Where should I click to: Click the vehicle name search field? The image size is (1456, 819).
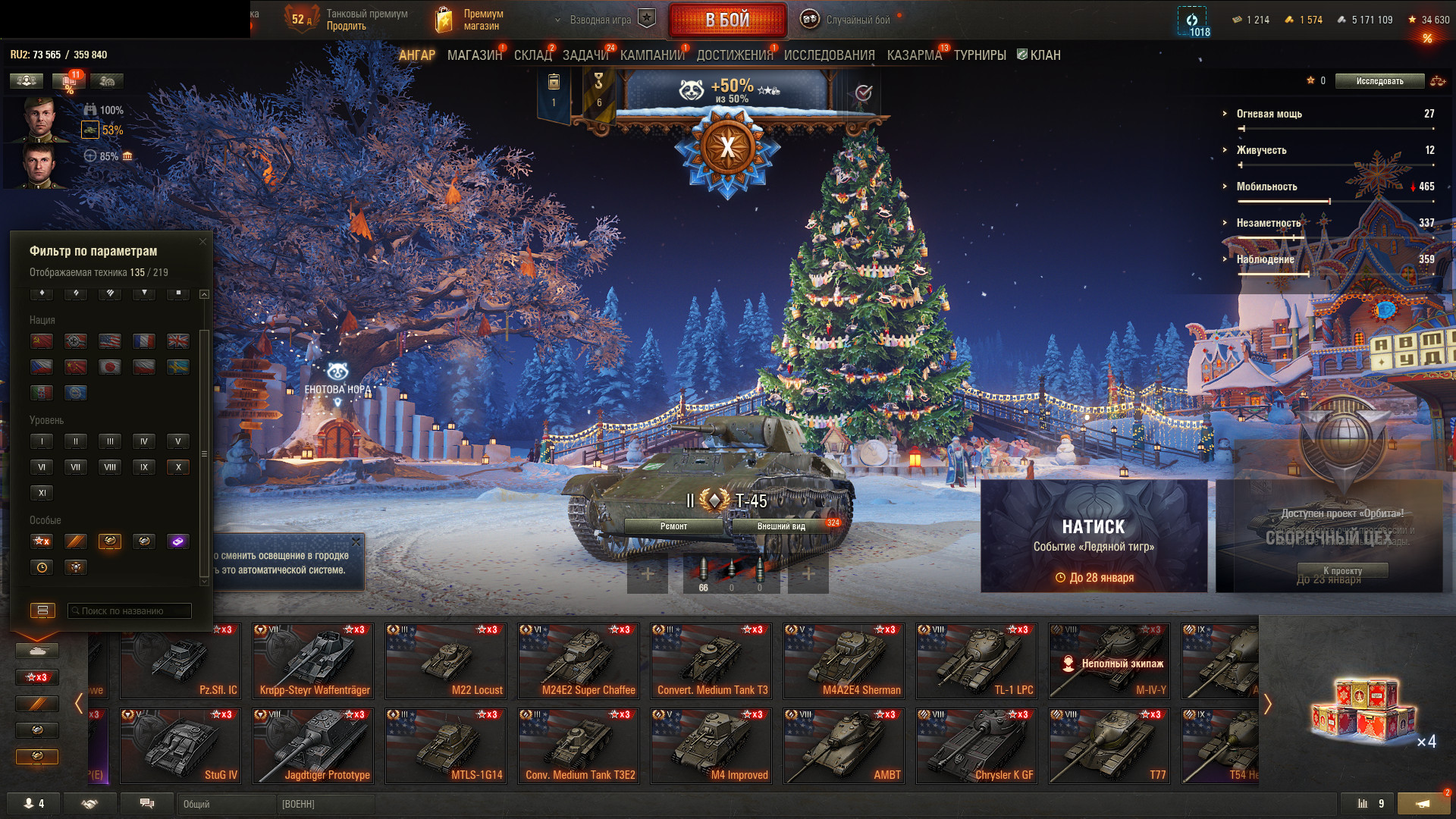[x=129, y=611]
